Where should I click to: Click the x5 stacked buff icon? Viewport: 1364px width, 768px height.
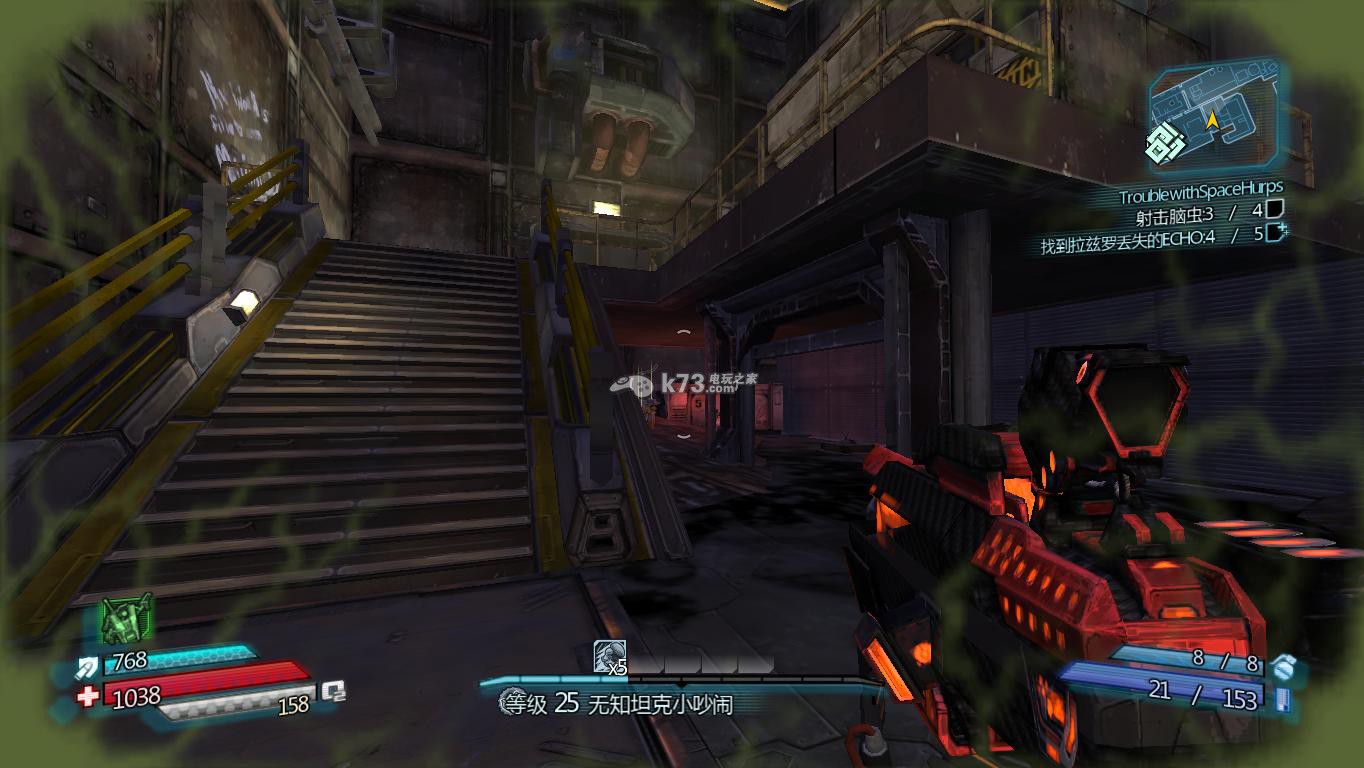pos(609,657)
